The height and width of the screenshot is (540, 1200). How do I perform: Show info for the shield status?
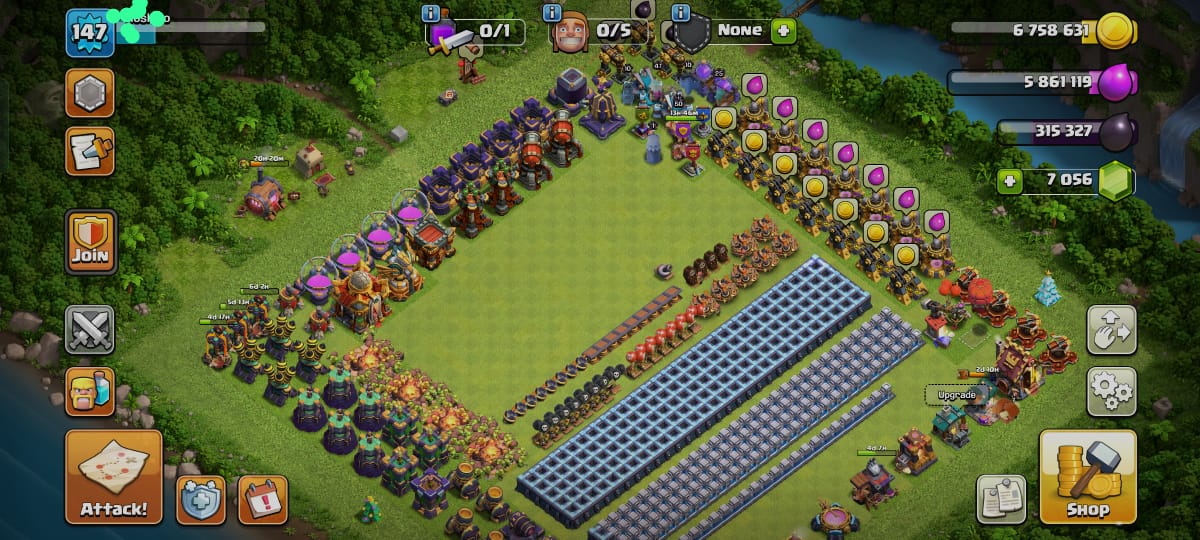click(x=681, y=14)
